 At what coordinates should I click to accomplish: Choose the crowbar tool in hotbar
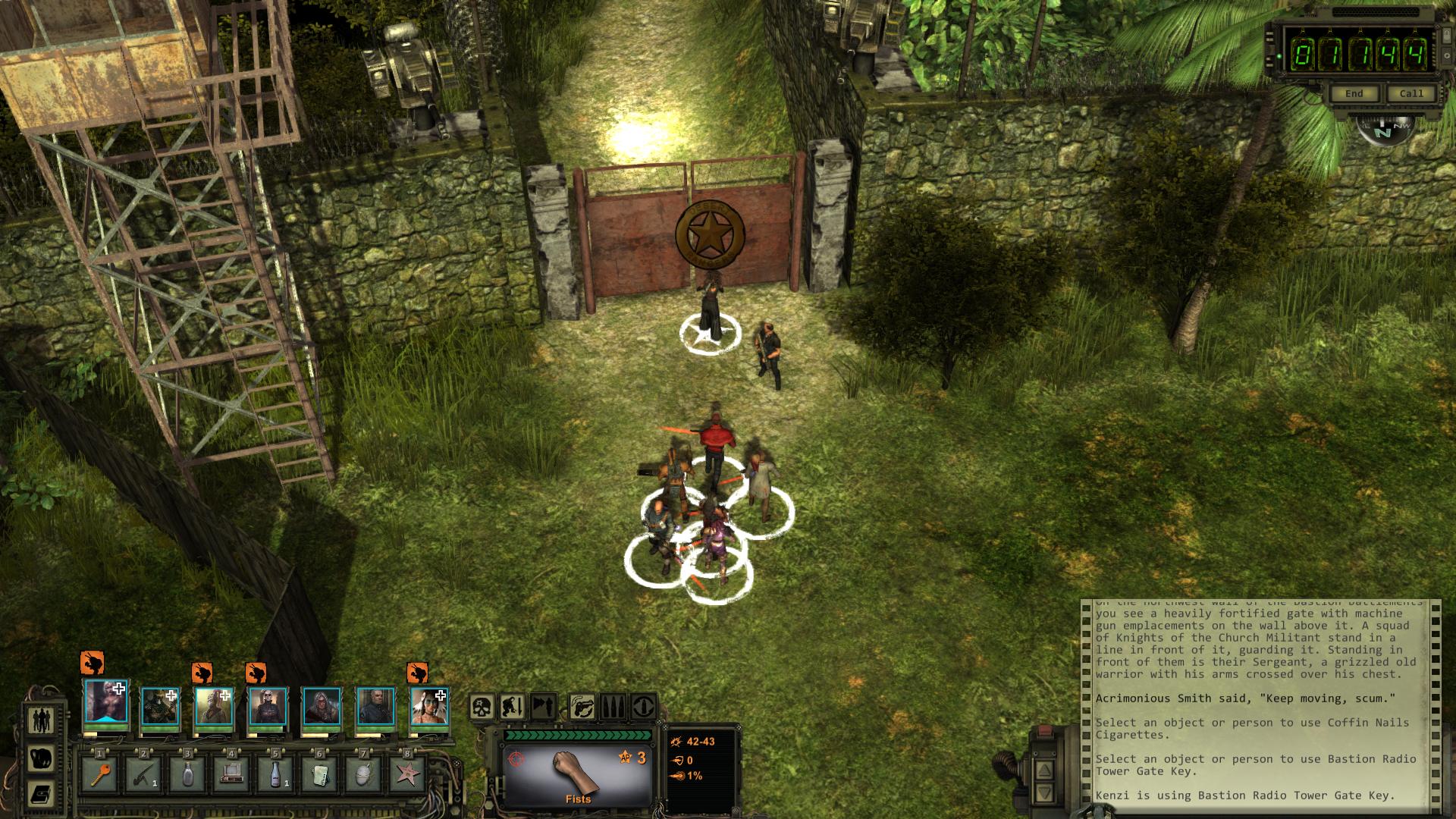coord(144,775)
